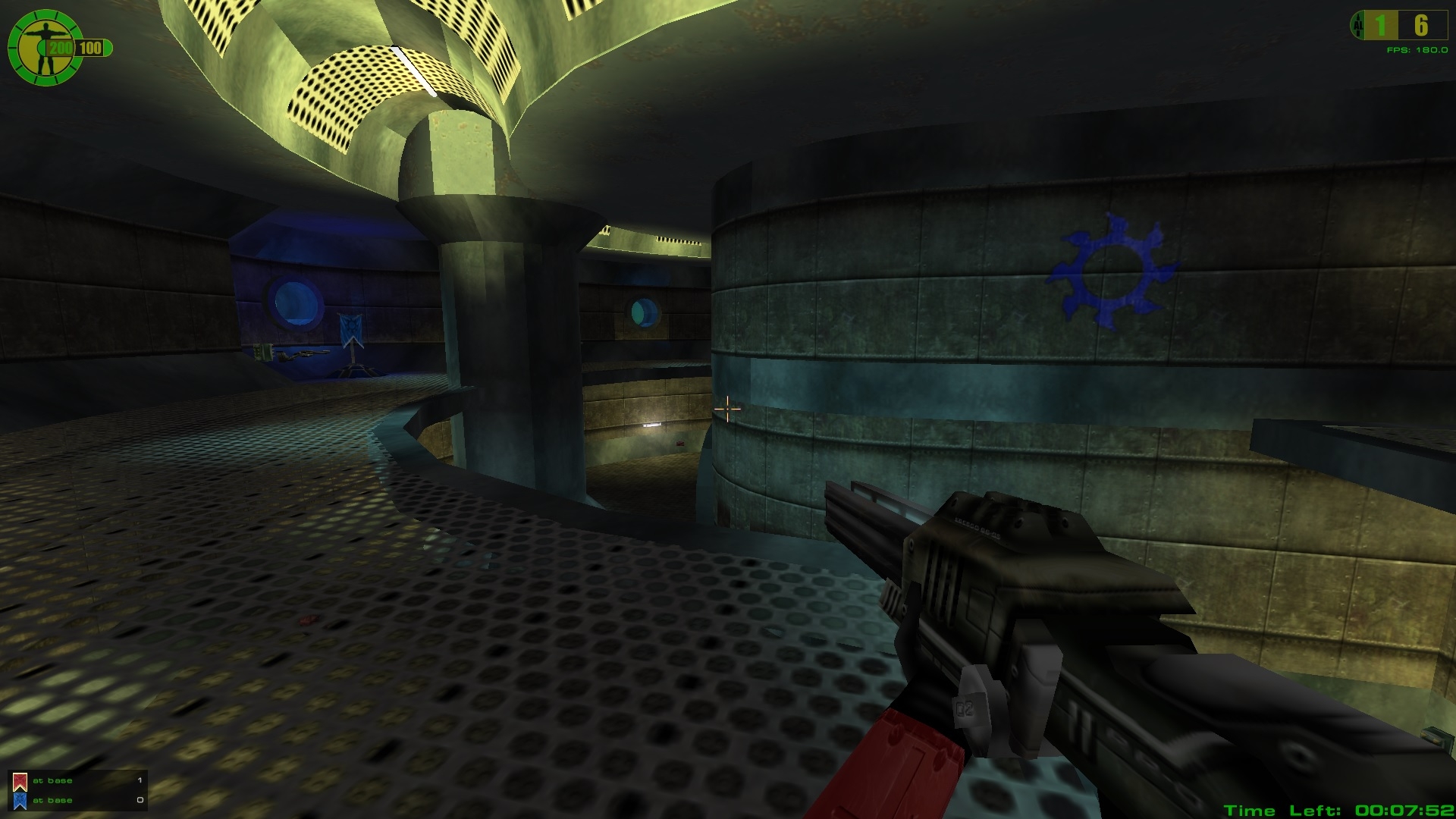Click the blue flag status icon

coord(20,801)
